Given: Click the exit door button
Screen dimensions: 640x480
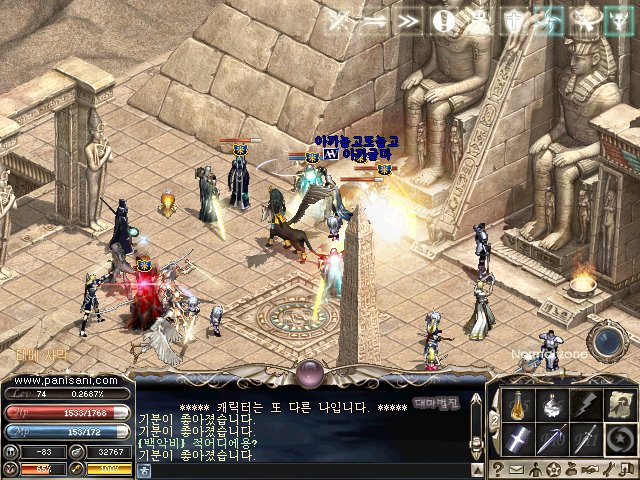Looking at the screenshot, I should (625, 469).
